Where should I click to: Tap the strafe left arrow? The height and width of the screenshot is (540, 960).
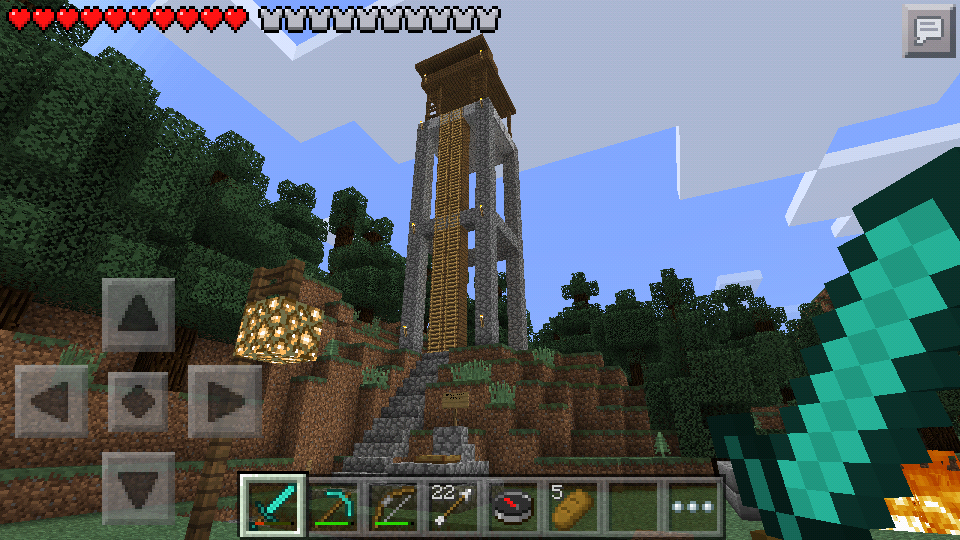[51, 401]
